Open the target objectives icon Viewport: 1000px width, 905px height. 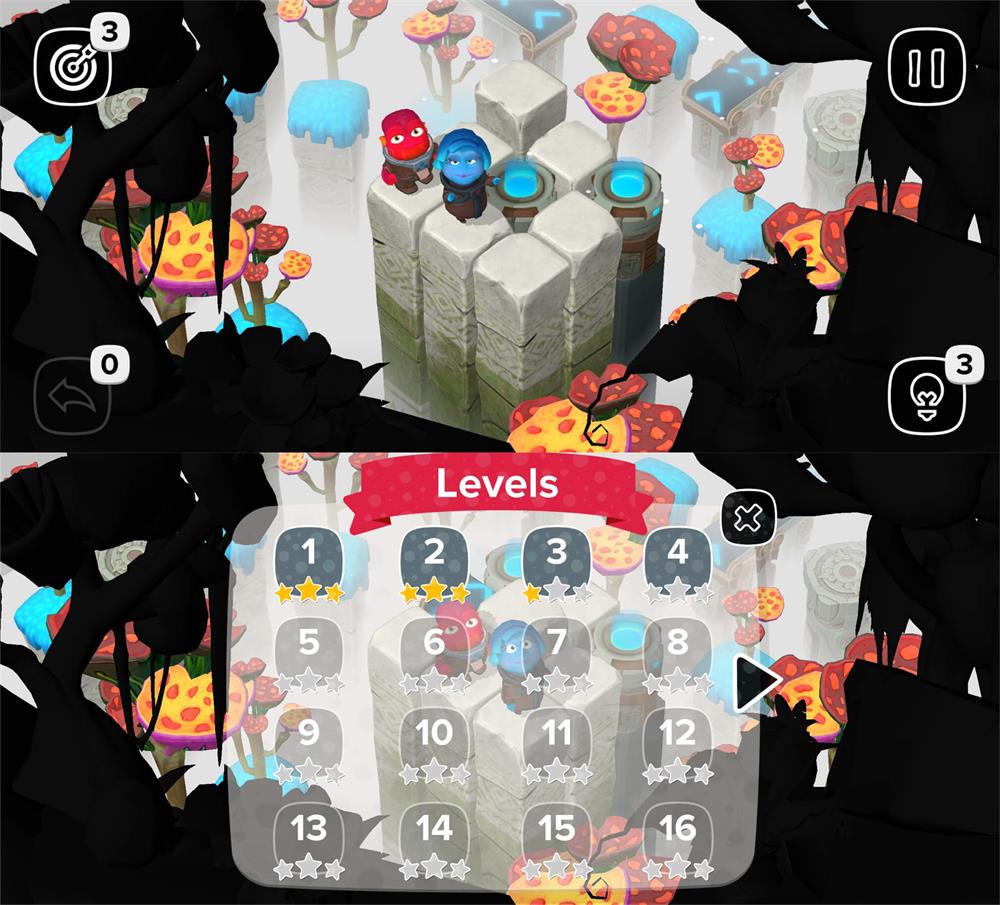(74, 66)
